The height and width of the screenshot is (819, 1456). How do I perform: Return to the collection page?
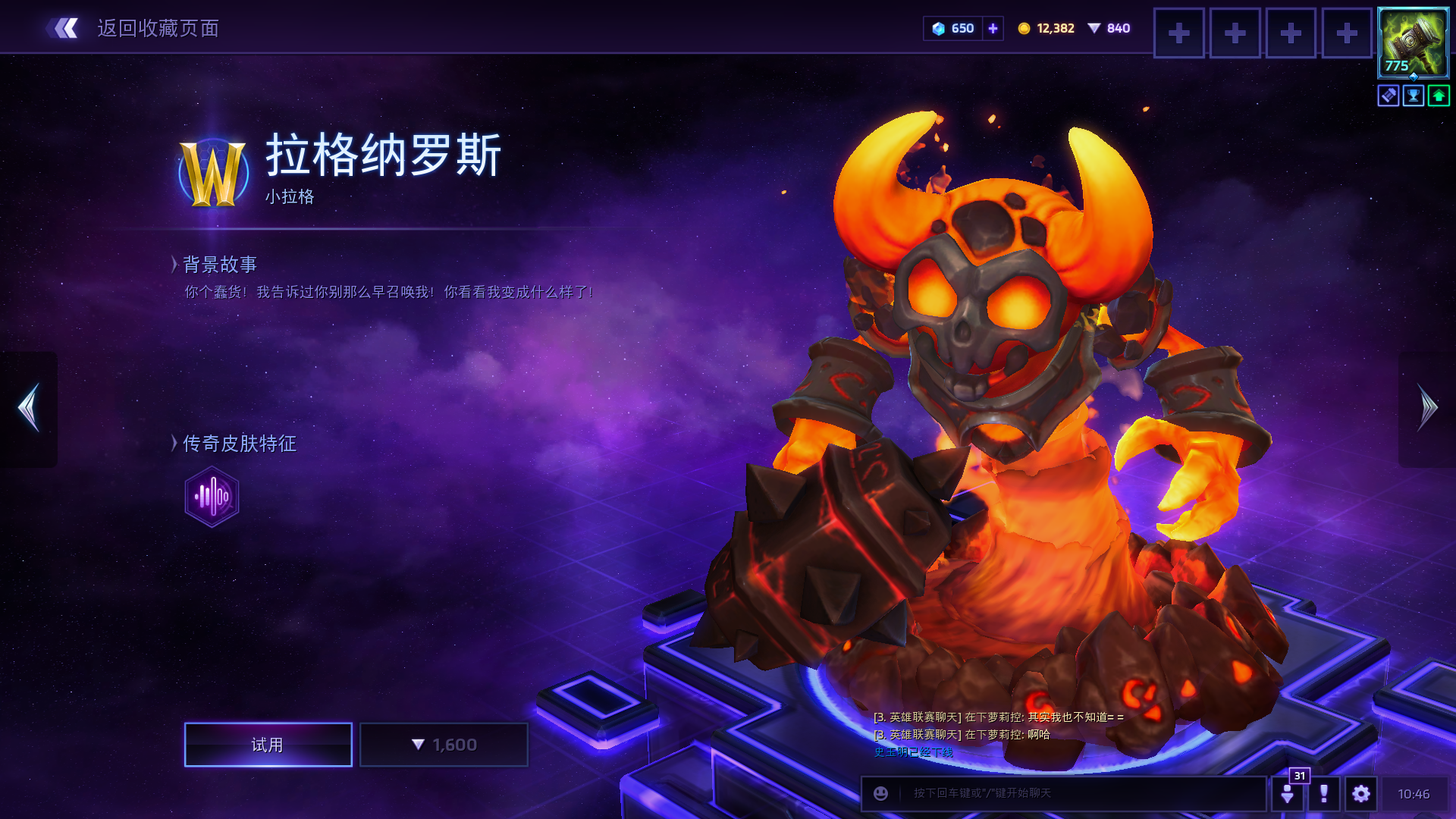tap(133, 29)
